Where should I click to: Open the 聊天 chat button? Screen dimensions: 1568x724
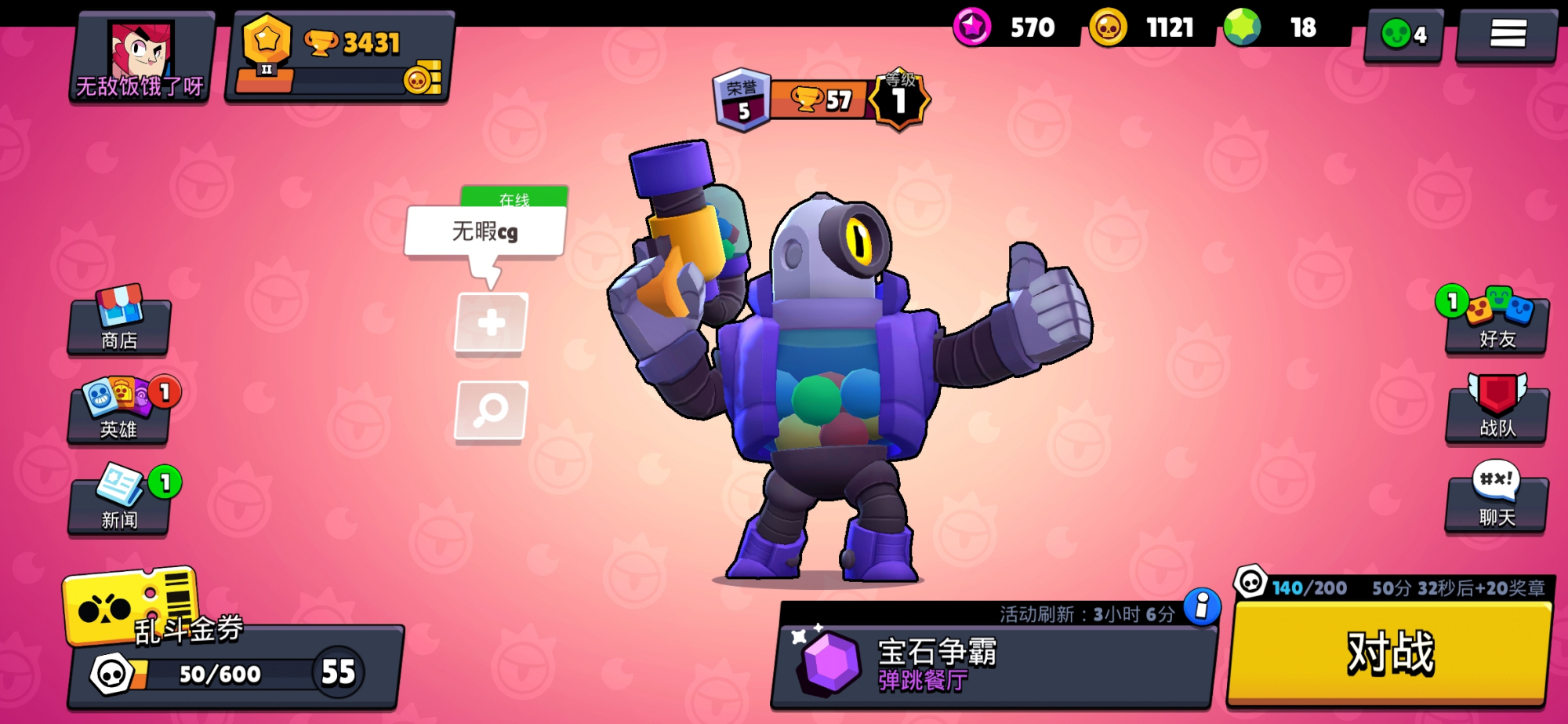1497,500
